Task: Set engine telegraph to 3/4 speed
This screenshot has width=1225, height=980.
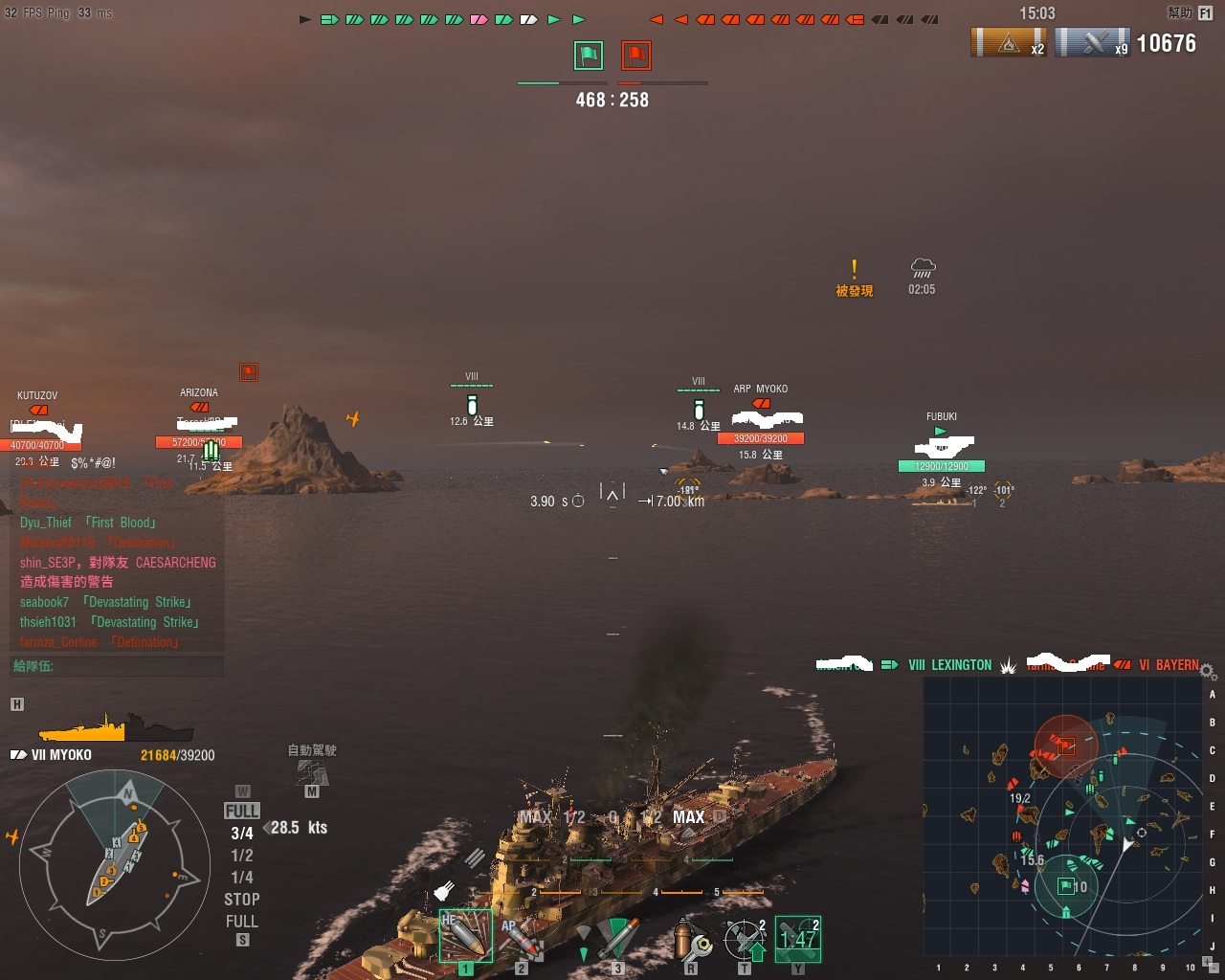Action: point(242,834)
